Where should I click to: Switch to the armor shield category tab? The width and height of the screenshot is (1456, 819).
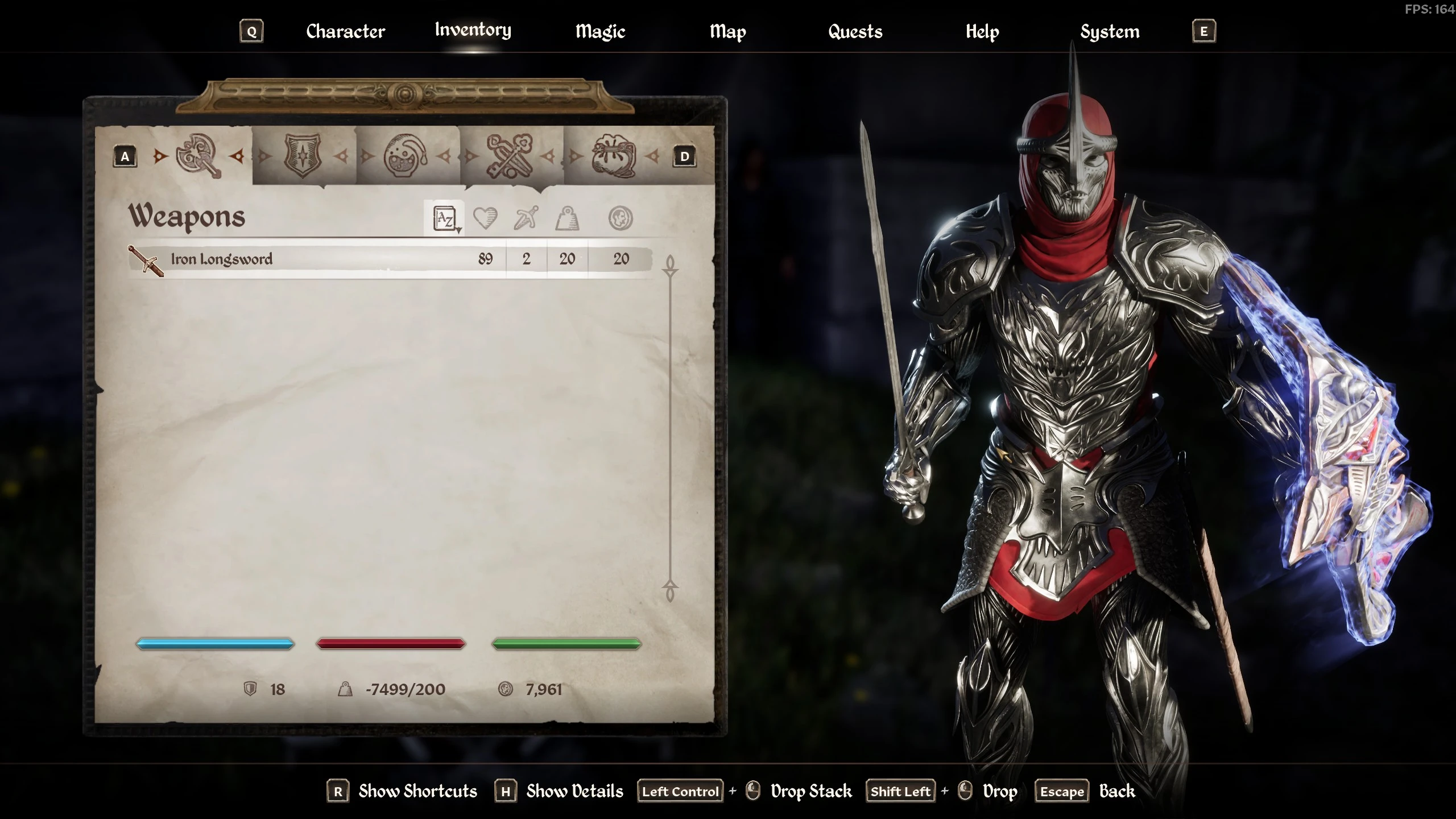click(x=303, y=156)
